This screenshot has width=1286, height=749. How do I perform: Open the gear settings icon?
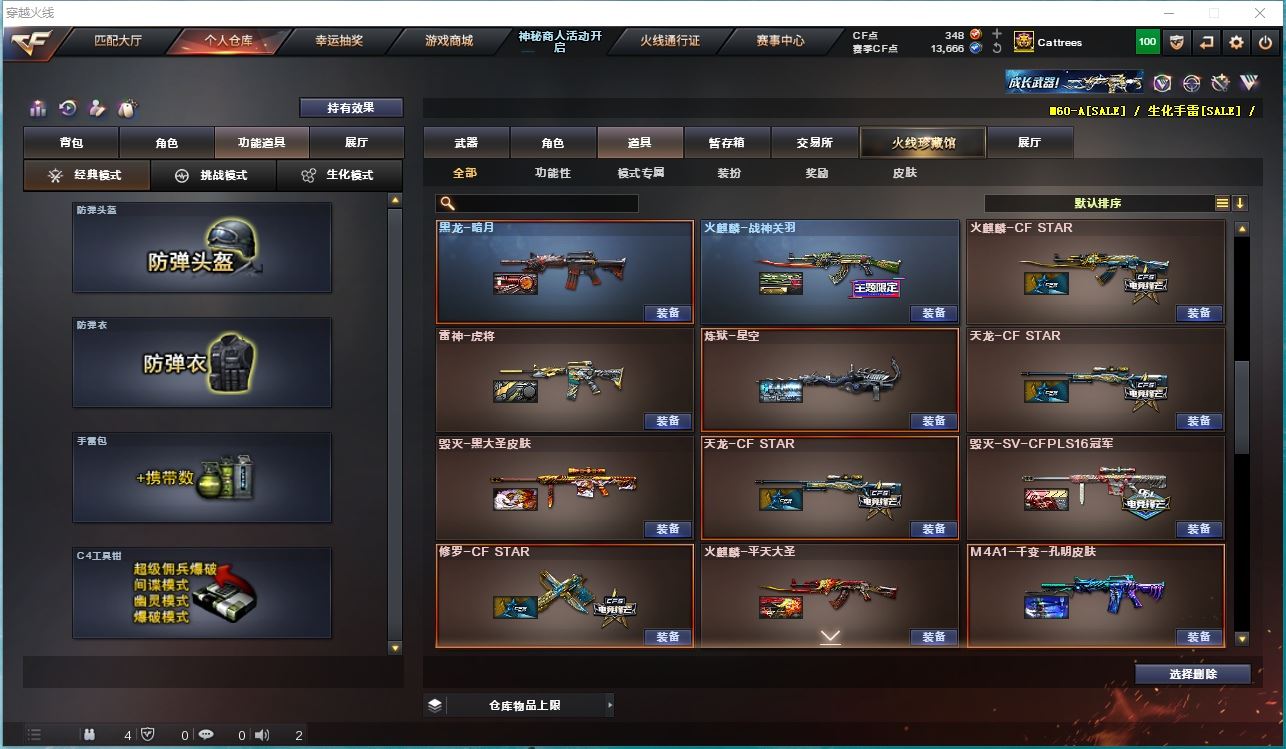tap(1237, 42)
